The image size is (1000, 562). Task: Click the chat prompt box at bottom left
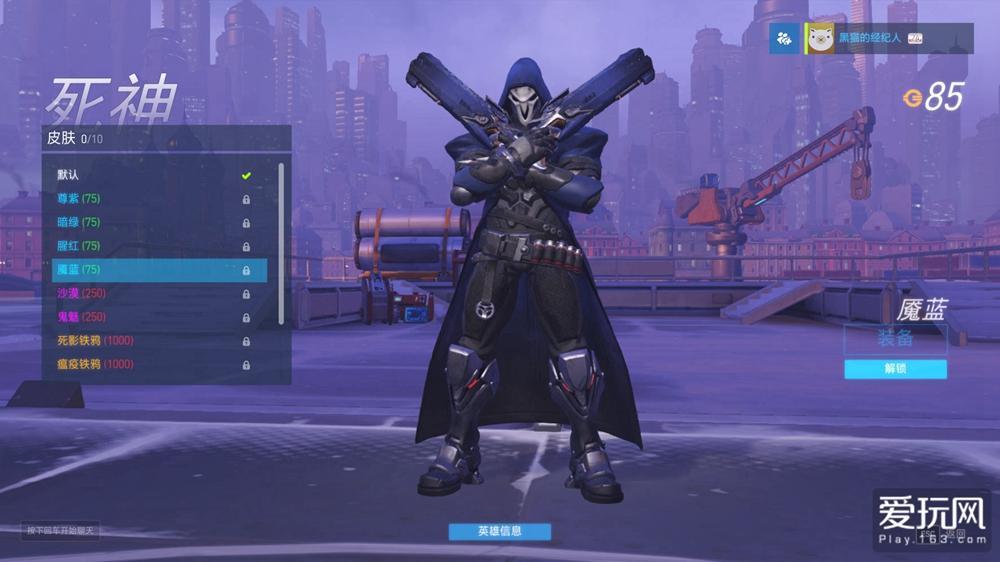[61, 531]
